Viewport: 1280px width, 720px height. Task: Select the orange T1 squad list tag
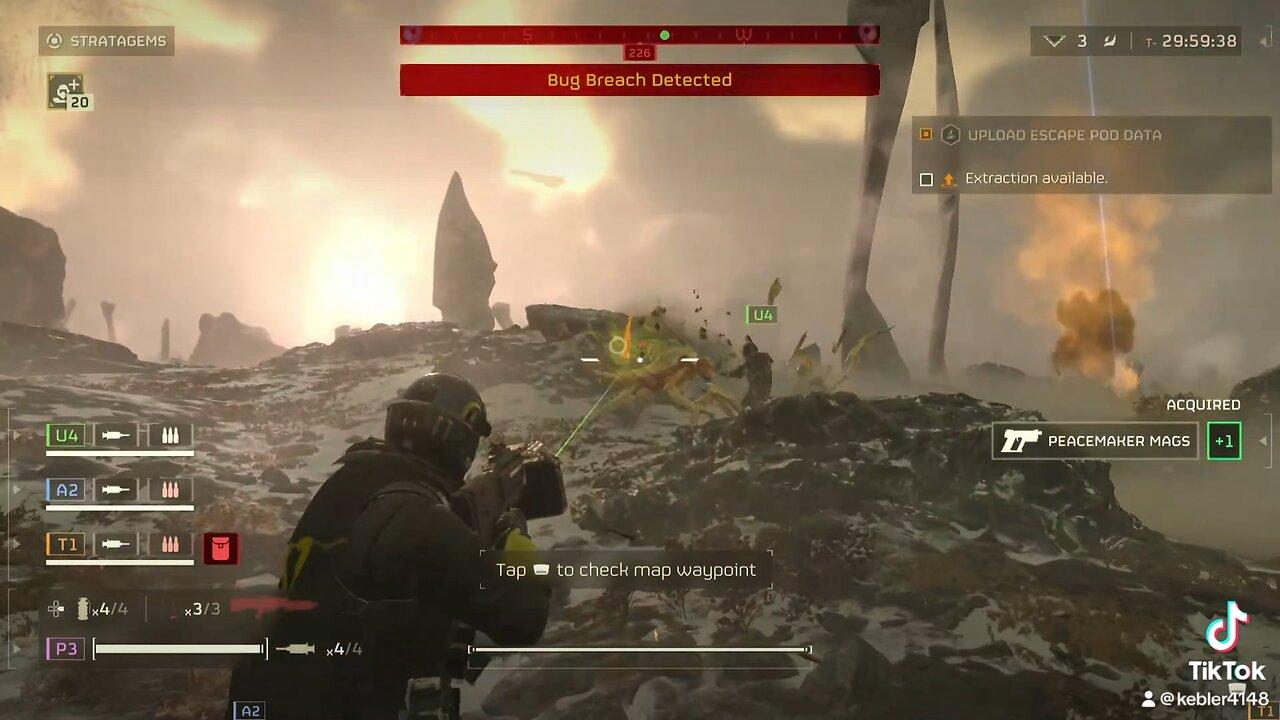(x=67, y=544)
